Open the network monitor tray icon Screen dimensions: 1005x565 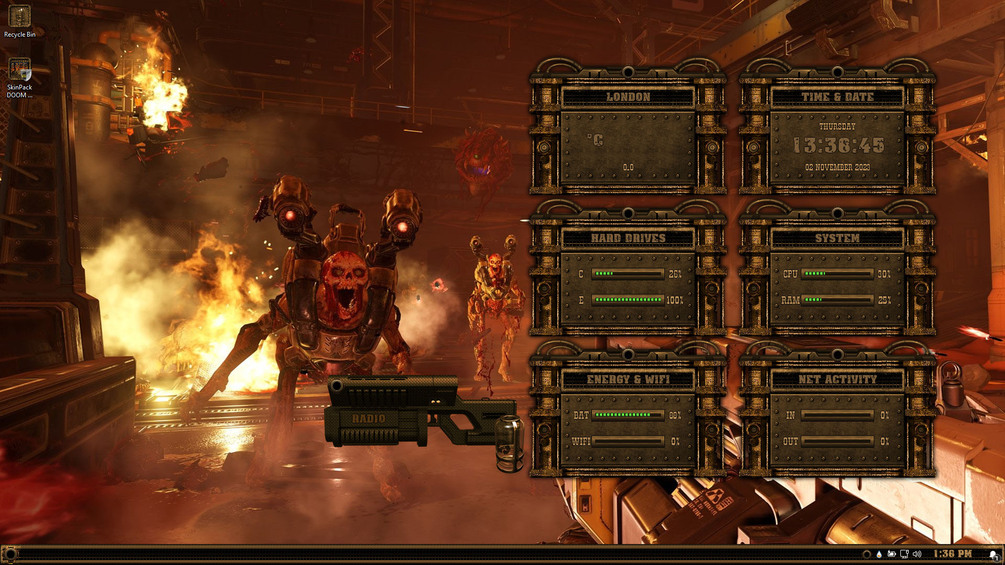[x=904, y=554]
